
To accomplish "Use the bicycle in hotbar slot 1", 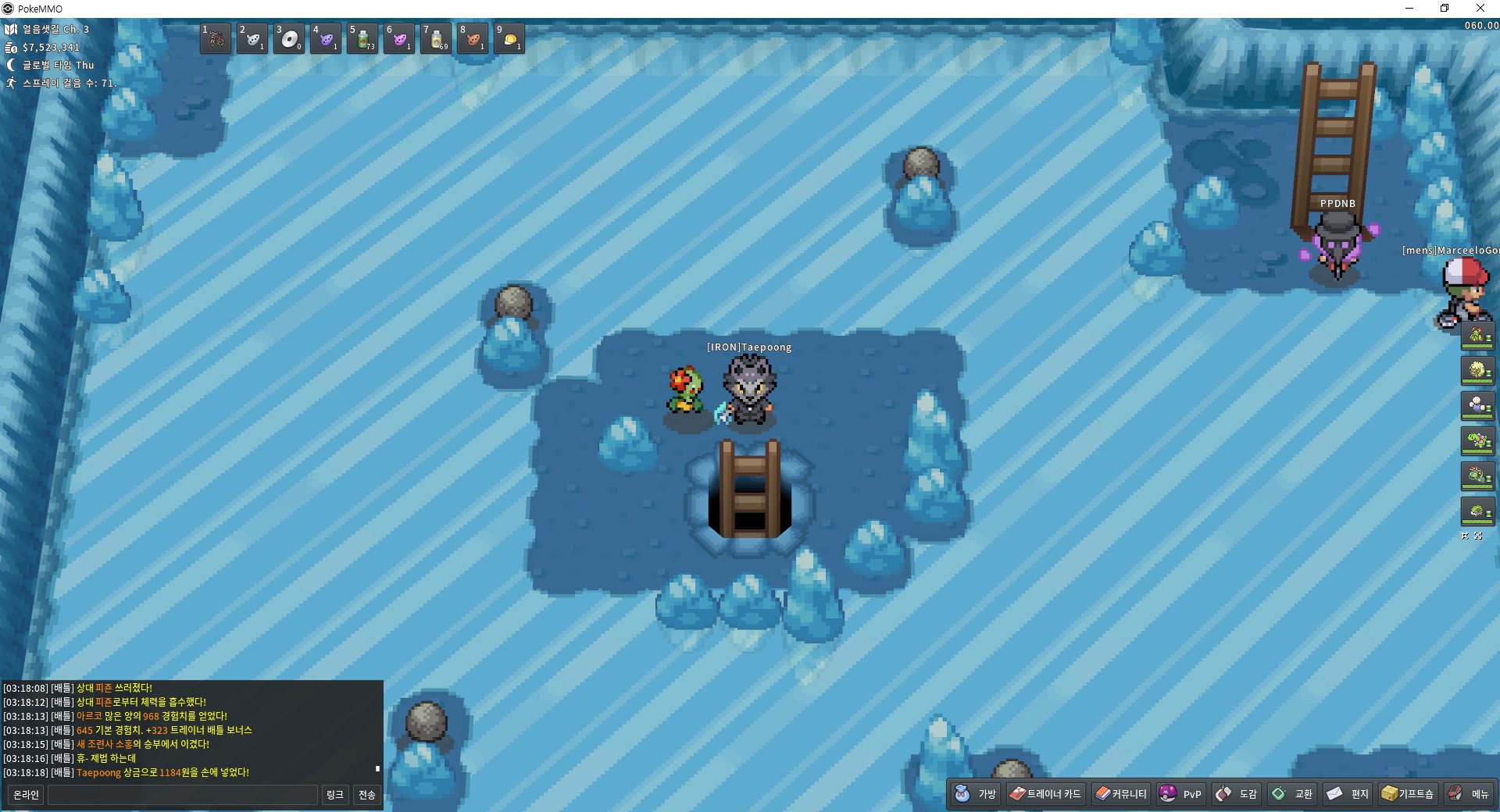I will [216, 38].
